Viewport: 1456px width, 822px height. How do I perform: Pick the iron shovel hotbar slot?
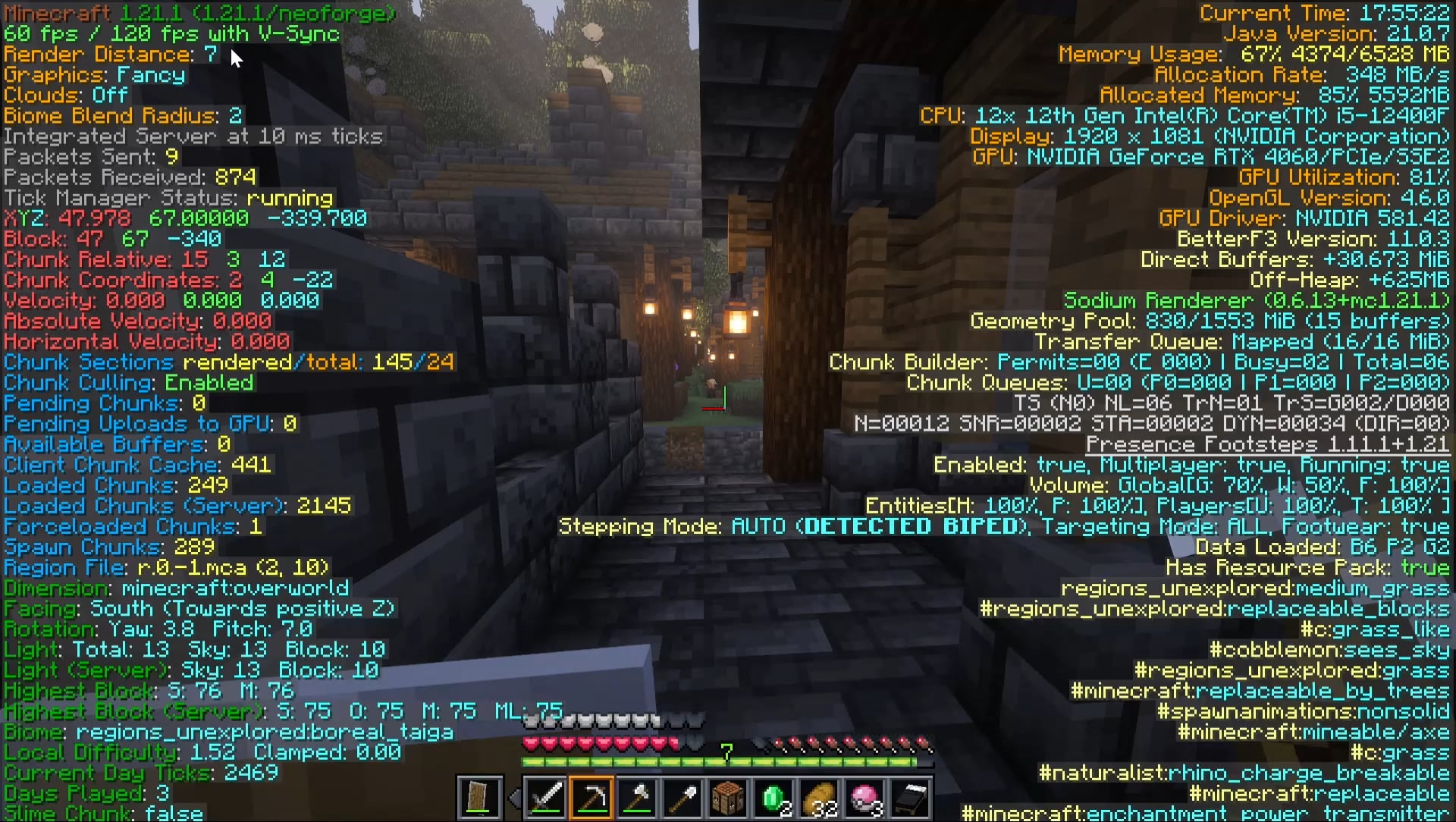[x=682, y=798]
